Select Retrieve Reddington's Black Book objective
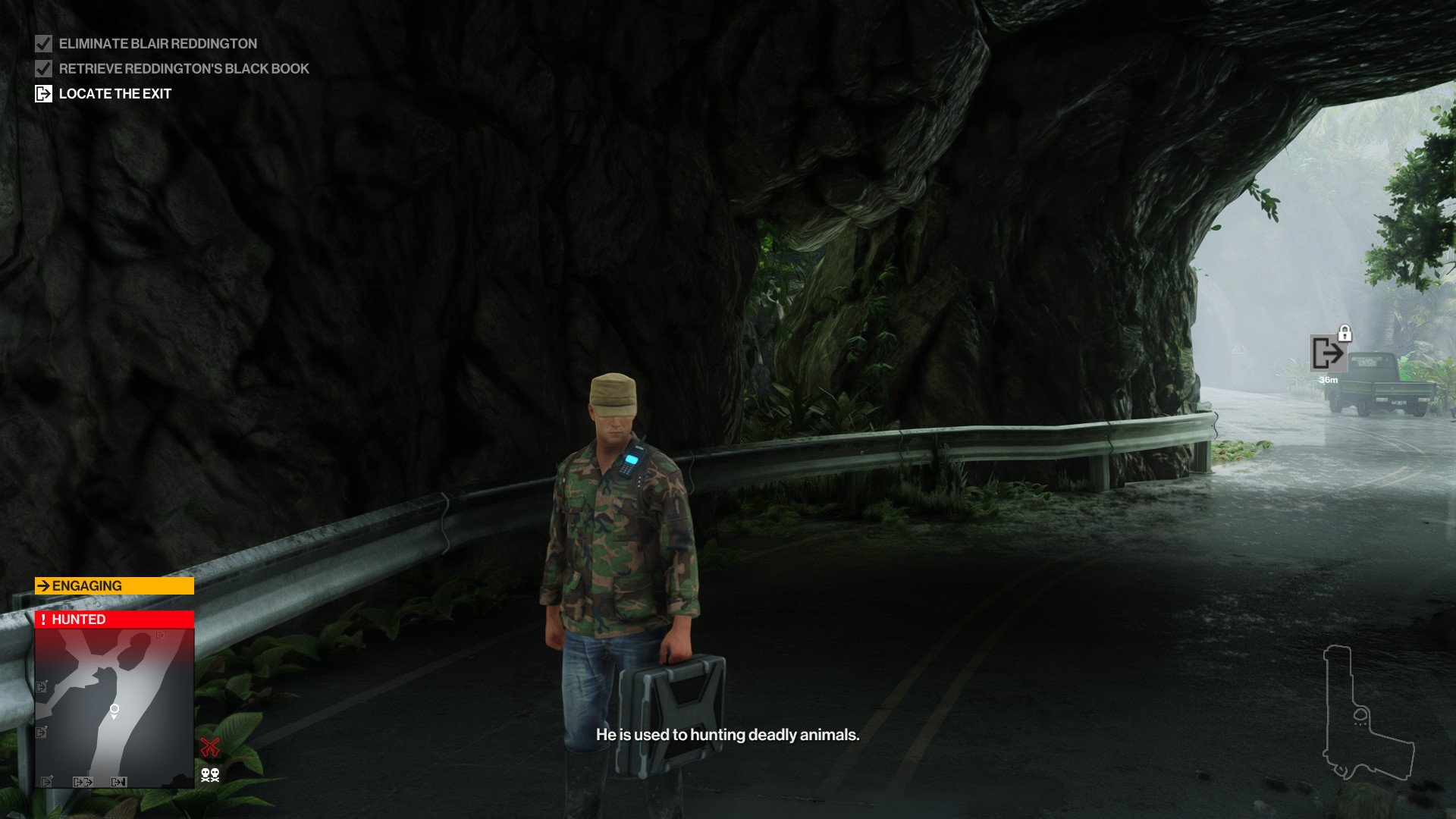This screenshot has width=1456, height=819. [x=184, y=69]
